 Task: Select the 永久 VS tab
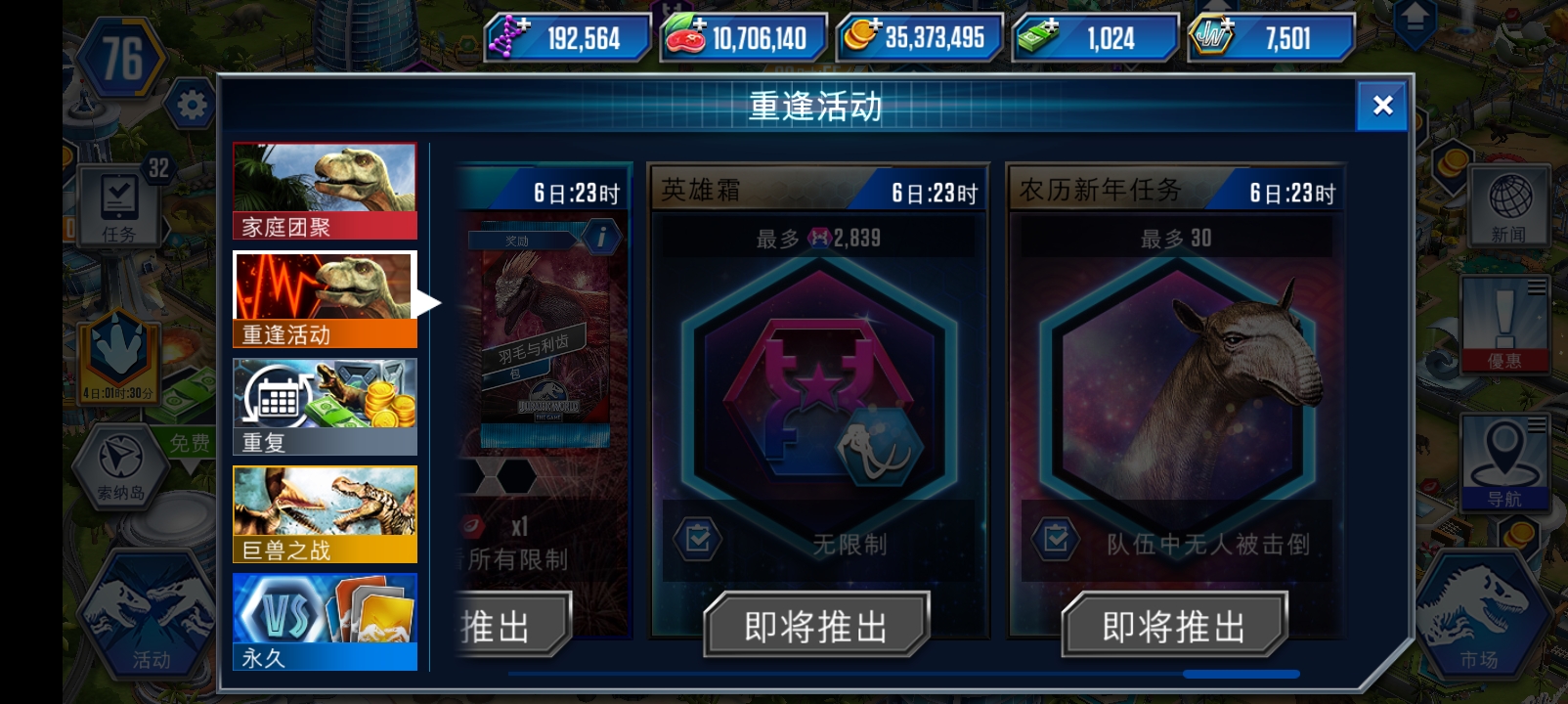click(325, 621)
